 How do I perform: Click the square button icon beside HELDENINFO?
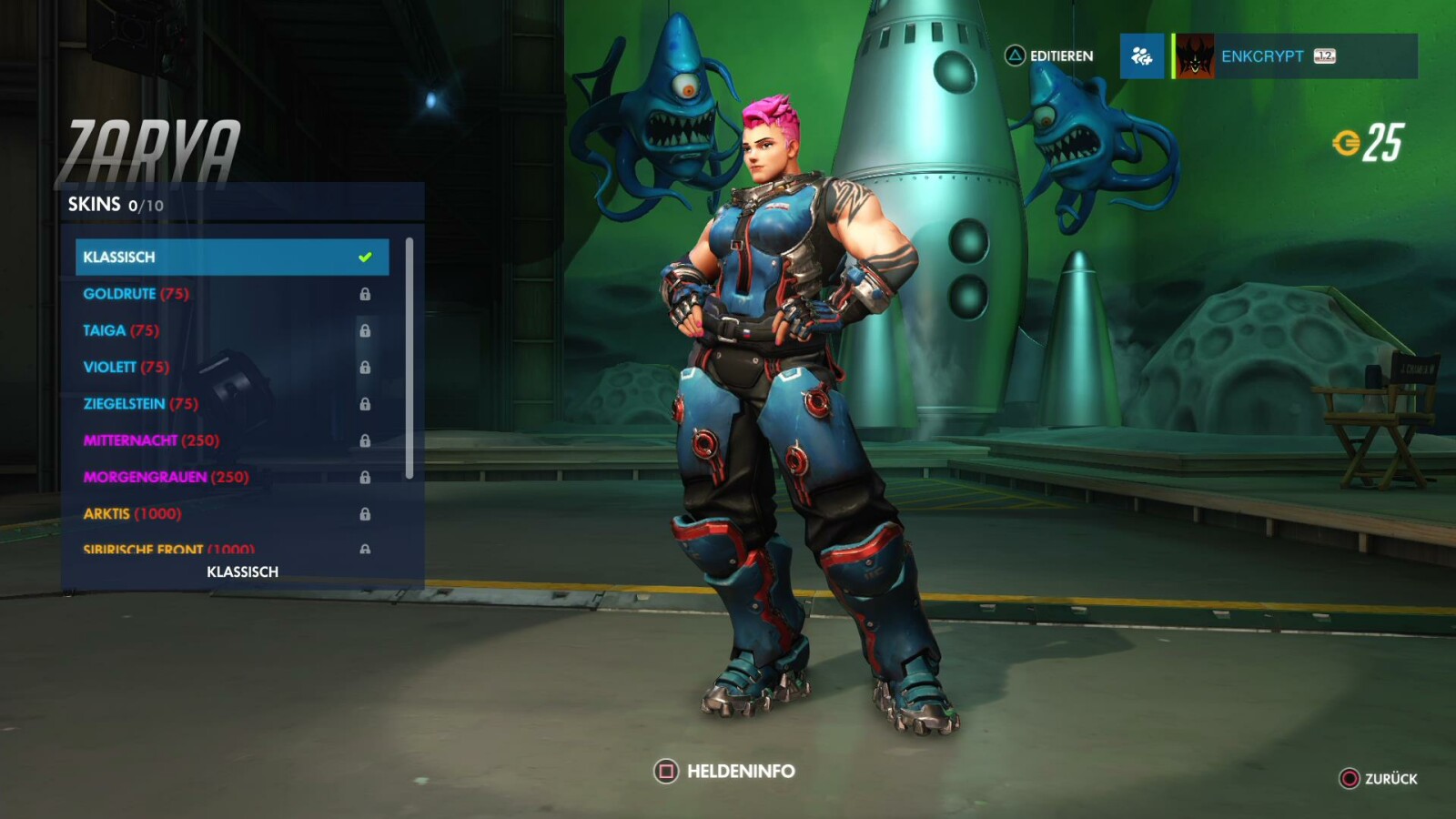click(665, 770)
